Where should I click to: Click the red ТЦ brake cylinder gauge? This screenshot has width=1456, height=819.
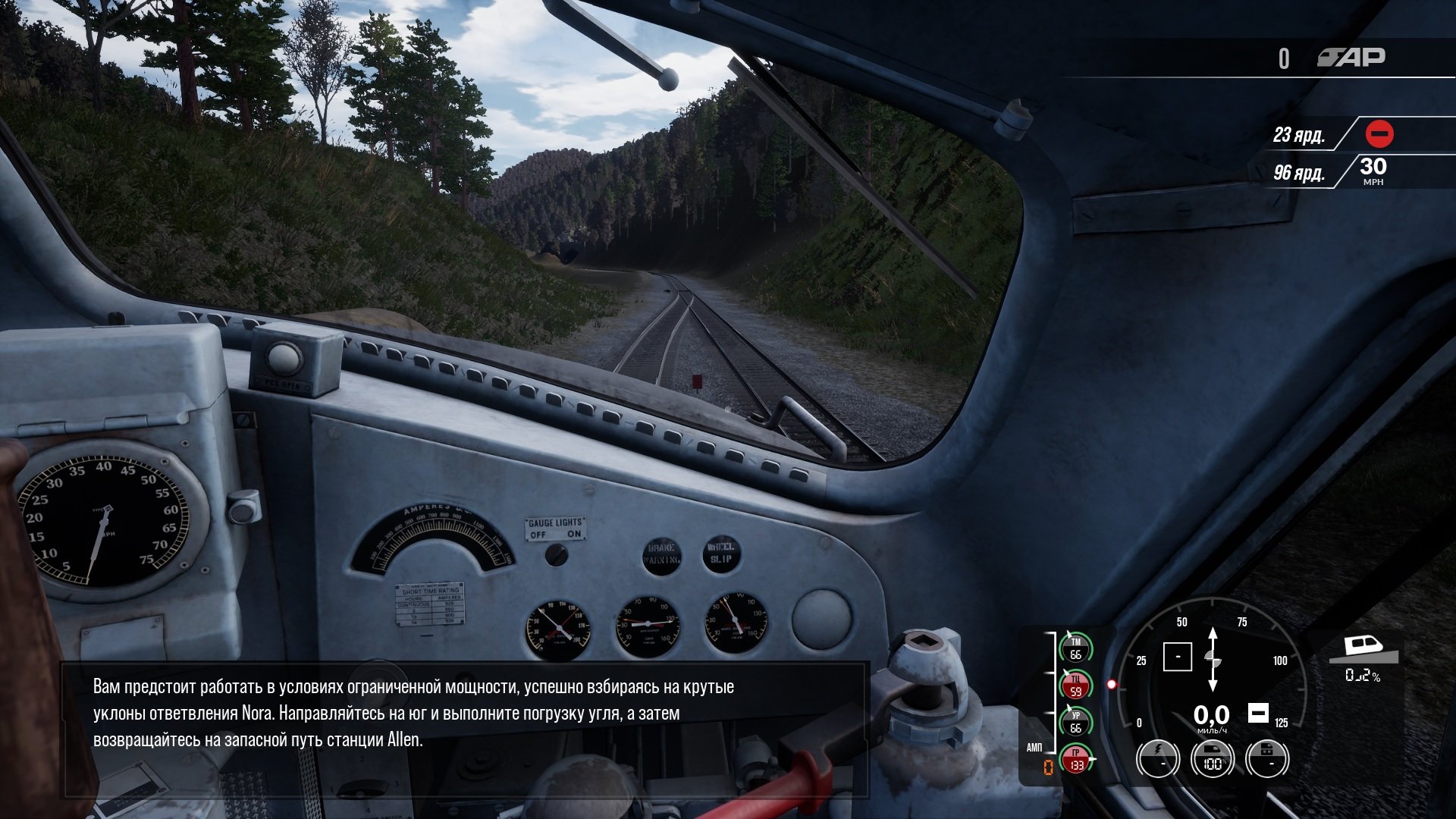point(1075,686)
